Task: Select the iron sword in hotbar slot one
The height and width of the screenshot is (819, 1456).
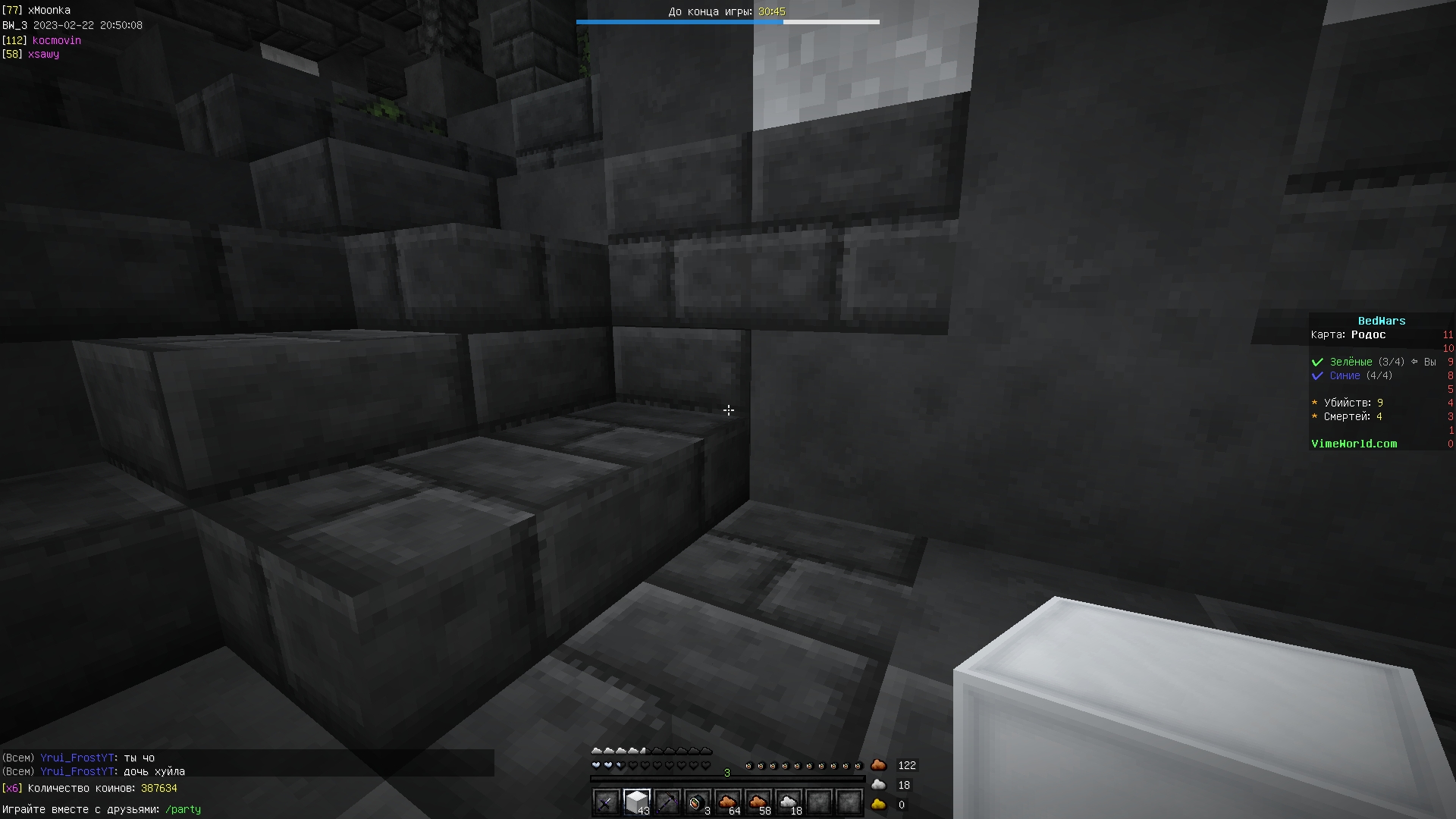Action: click(606, 802)
